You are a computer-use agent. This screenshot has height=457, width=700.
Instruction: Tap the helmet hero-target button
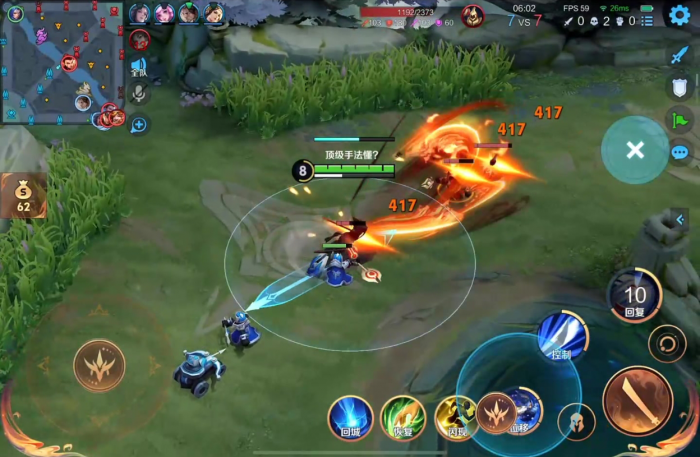(576, 421)
